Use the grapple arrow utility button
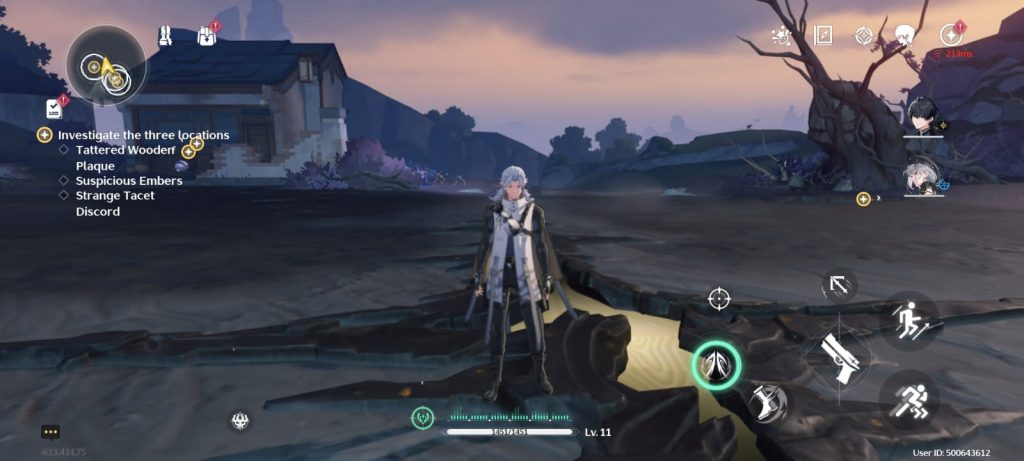 [x=838, y=286]
